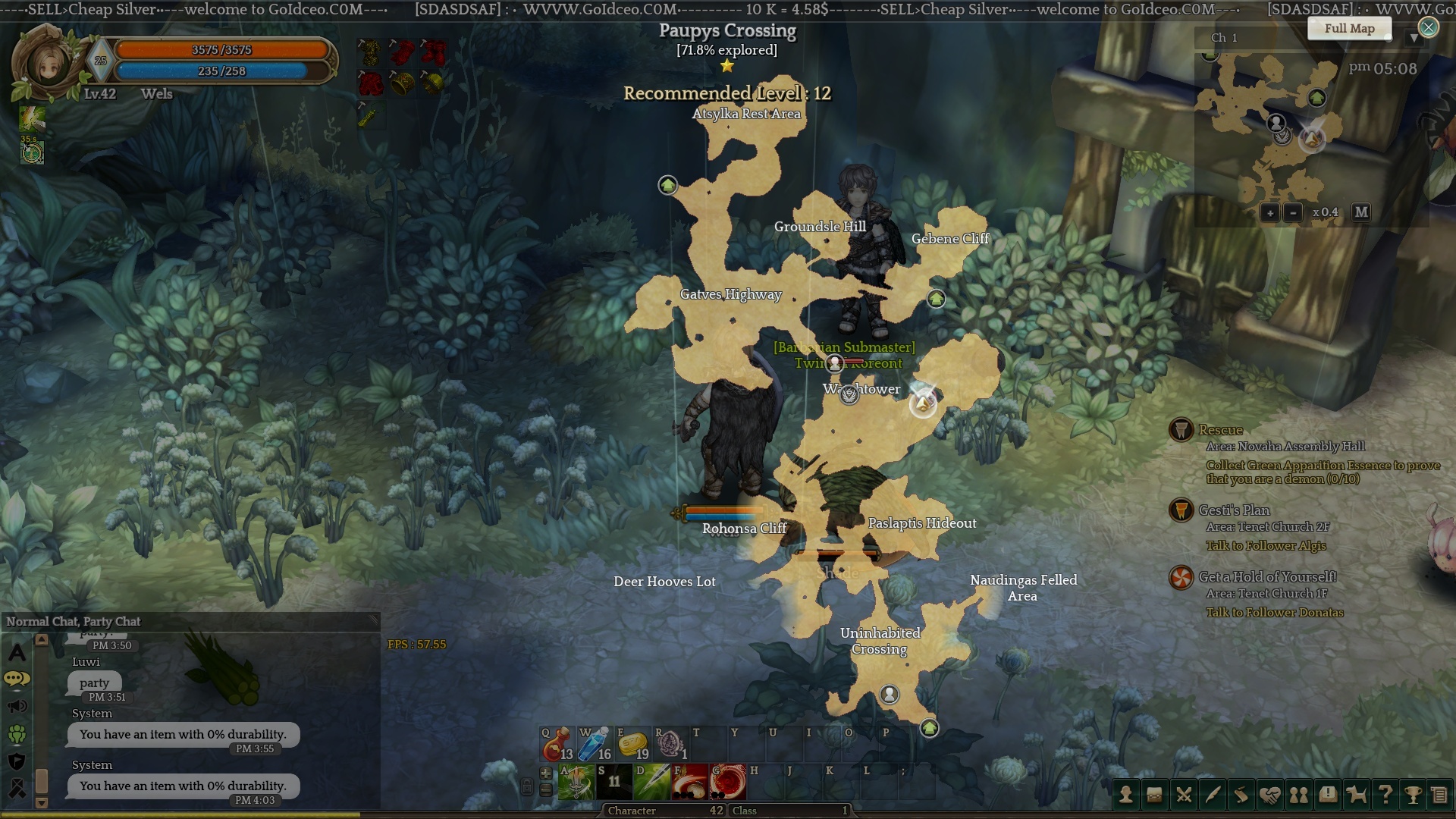Toggle the minimap M button
The height and width of the screenshot is (819, 1456).
tap(1361, 212)
